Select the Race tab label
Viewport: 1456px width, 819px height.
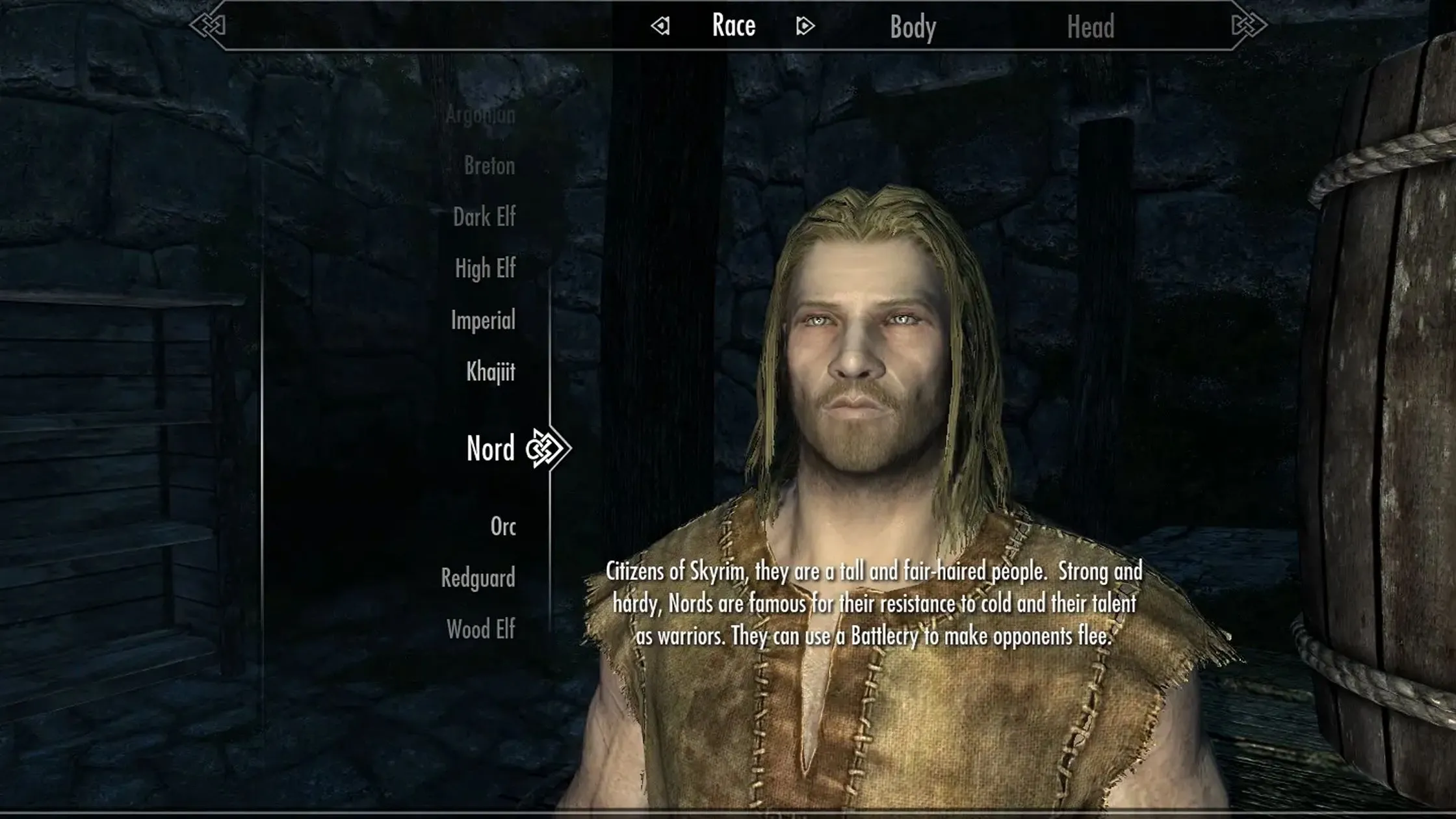733,25
